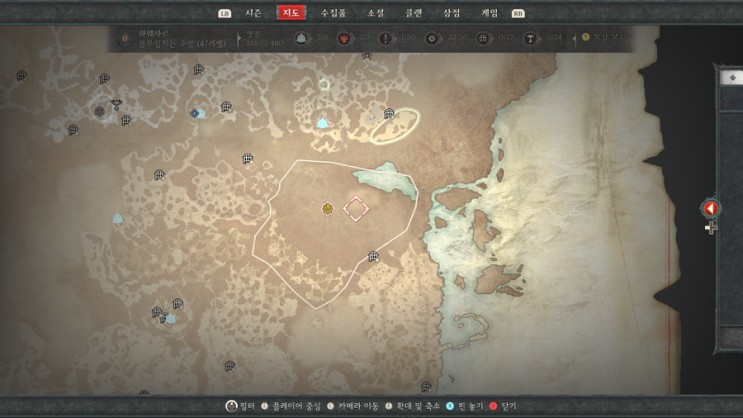Switch to the 상점 (Shop) tab

[x=452, y=13]
